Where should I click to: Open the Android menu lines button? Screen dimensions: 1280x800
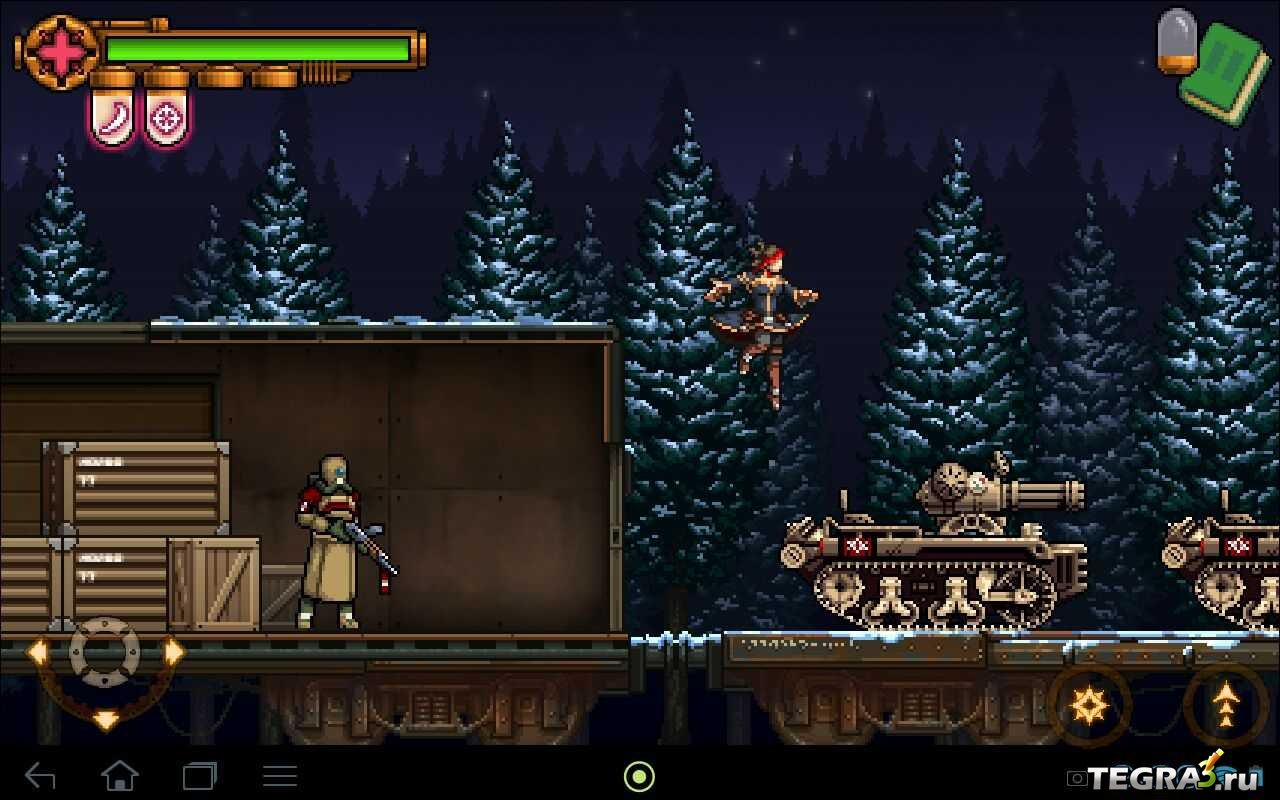tap(279, 775)
